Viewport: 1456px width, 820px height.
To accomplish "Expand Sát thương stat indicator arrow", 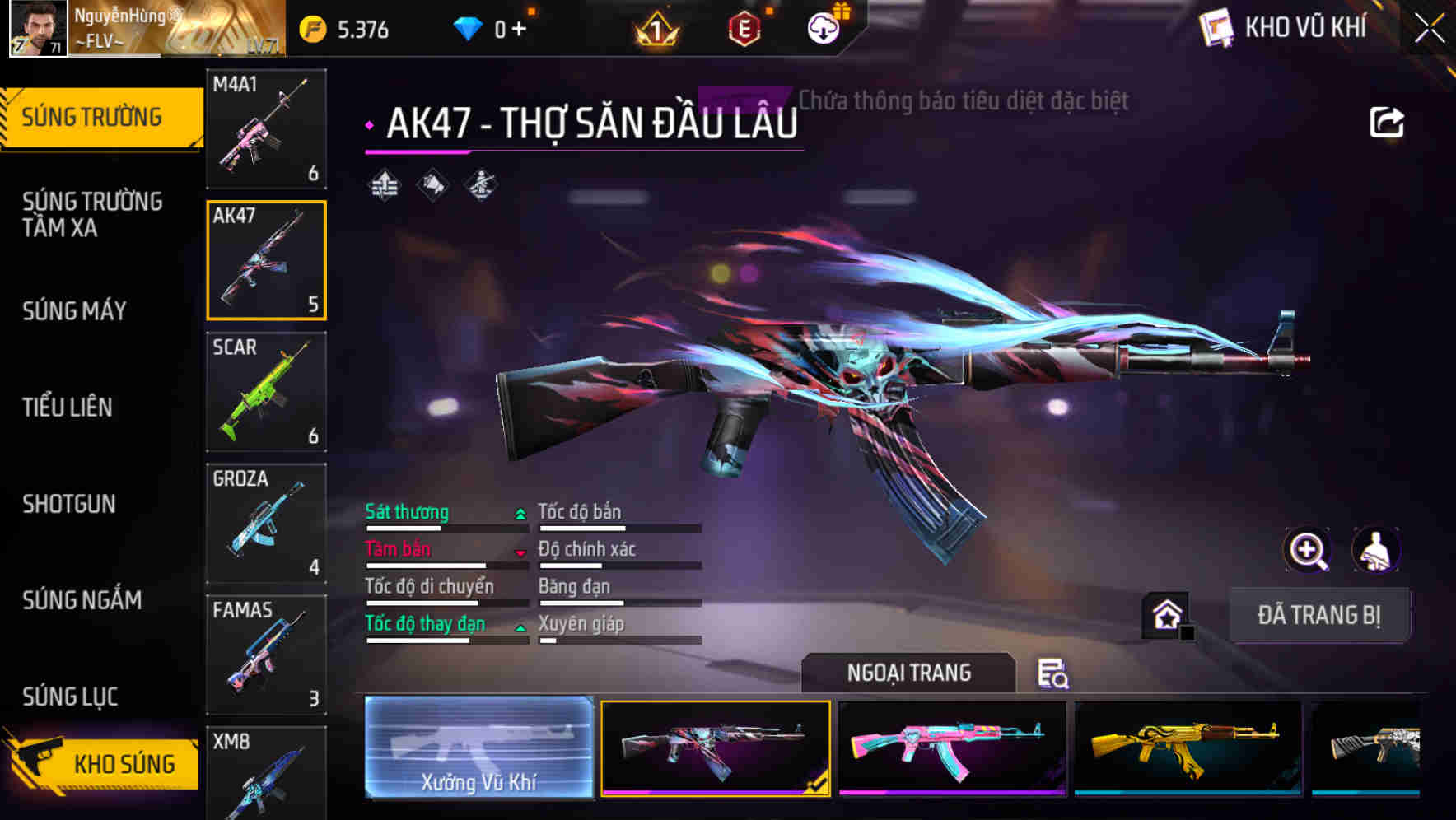I will click(519, 512).
